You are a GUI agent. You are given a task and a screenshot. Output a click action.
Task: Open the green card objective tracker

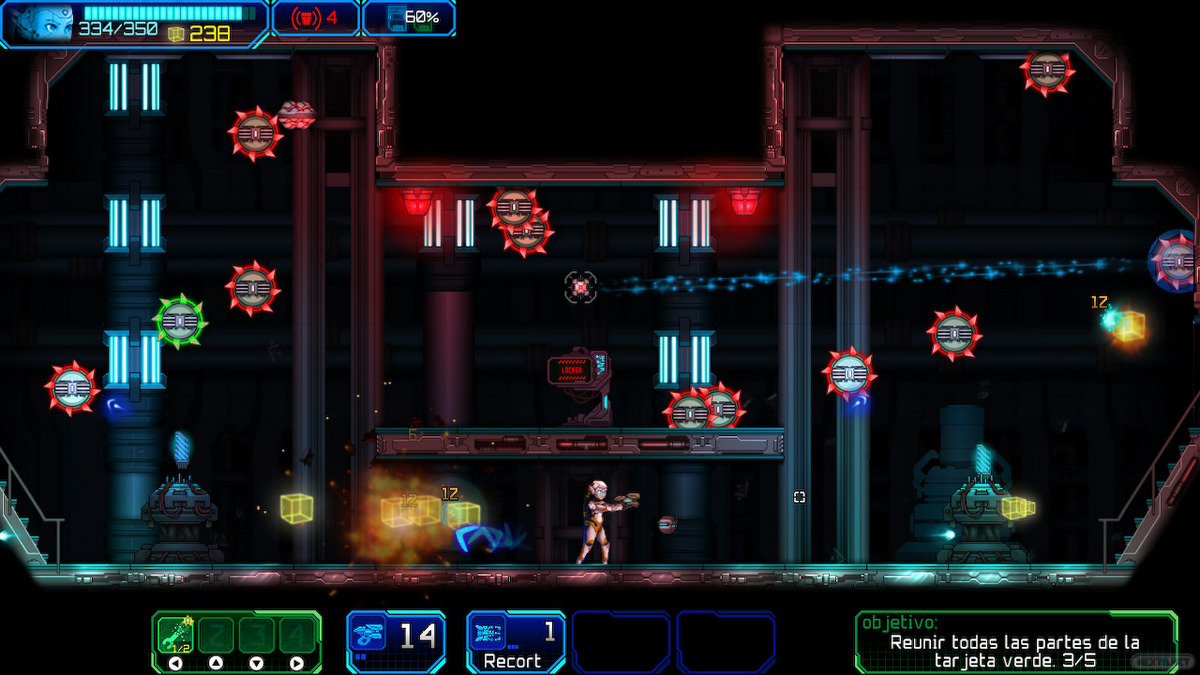[x=1013, y=641]
